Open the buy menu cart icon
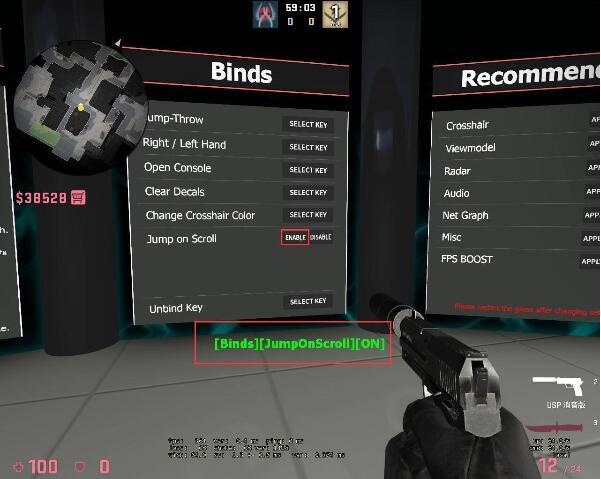The width and height of the screenshot is (601, 479). (x=78, y=197)
